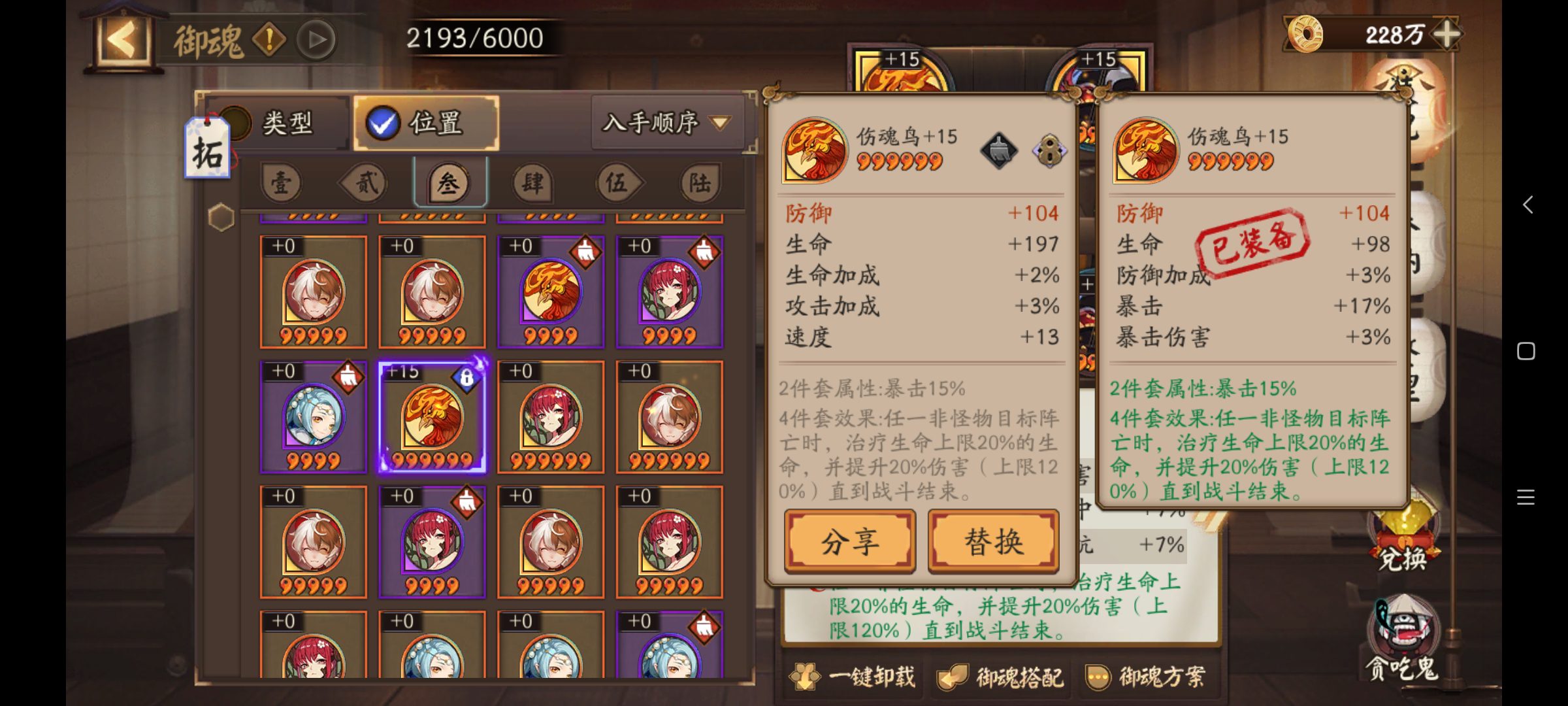This screenshot has height=706, width=1568.
Task: Open 御魂搭配 soul matching
Action: coord(1001,677)
